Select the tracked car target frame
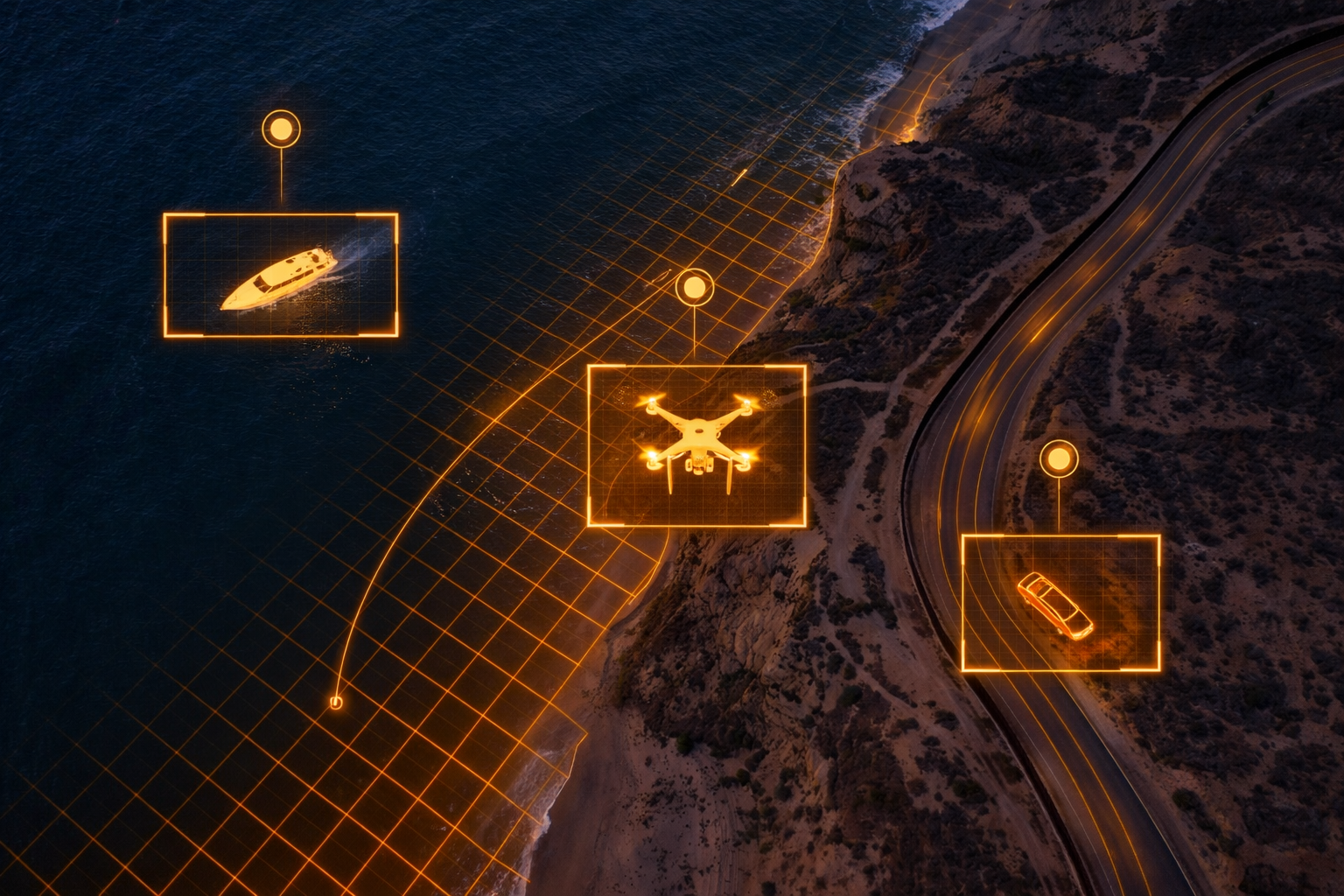 (1060, 603)
